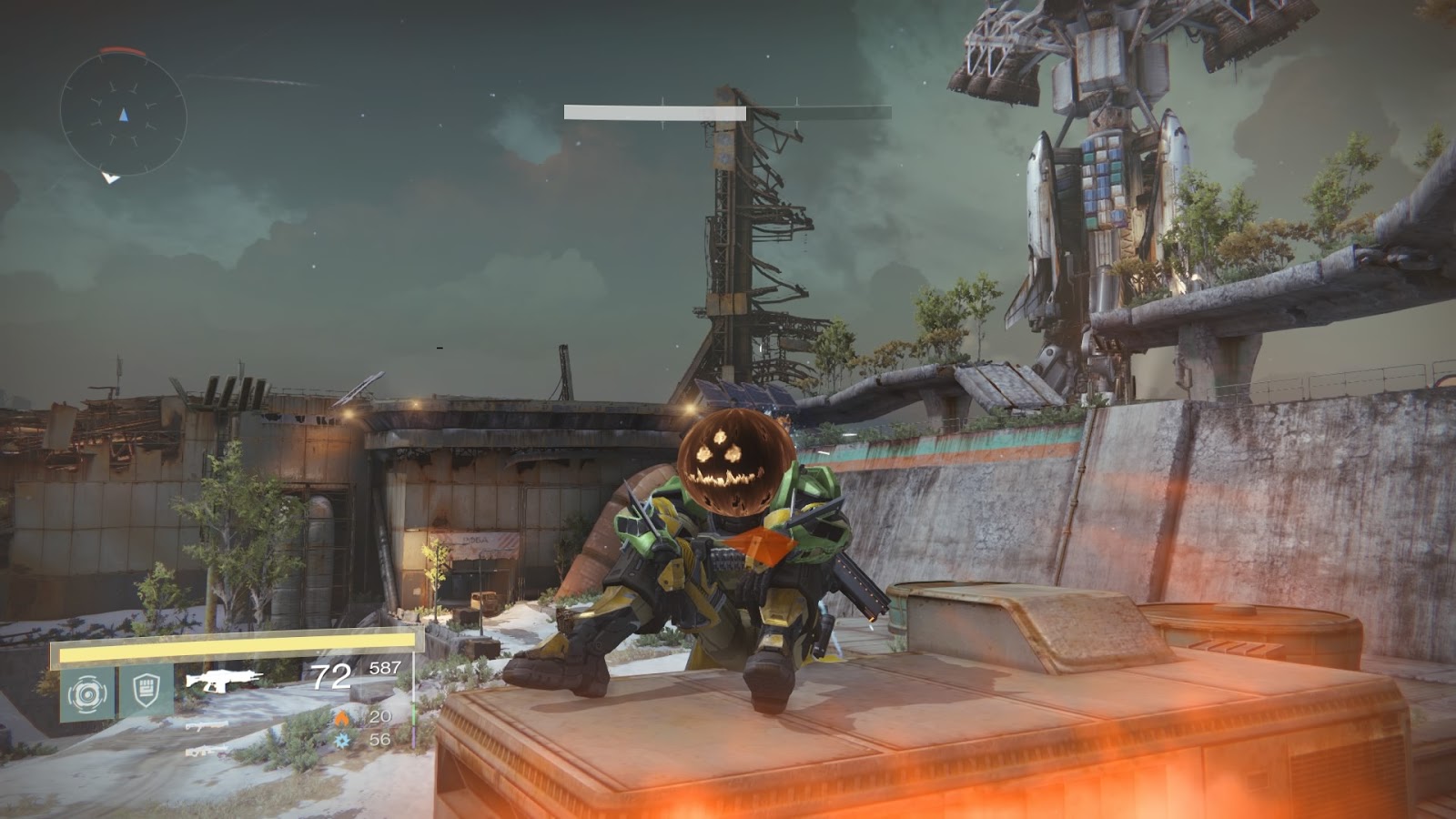Viewport: 1456px width, 819px height.
Task: Click the circular radar in the corner
Action: (x=123, y=114)
